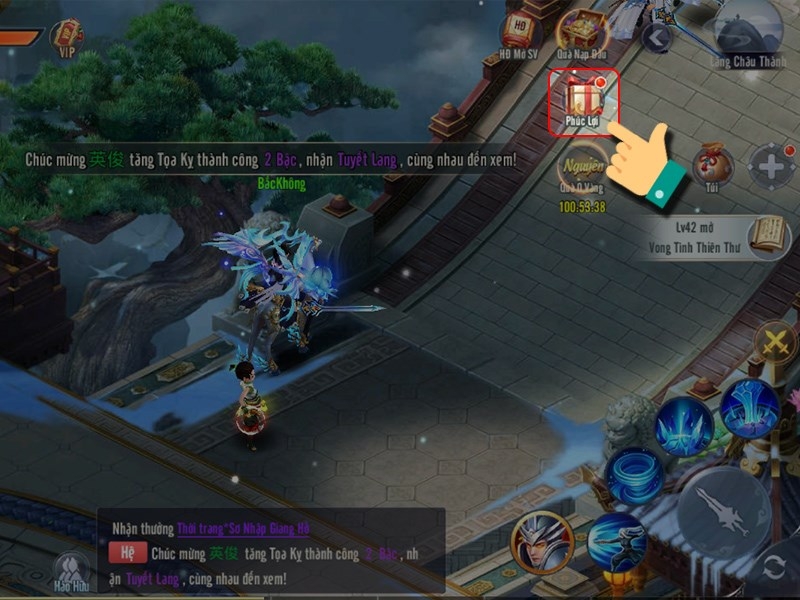Open the Hảo Hữu friends list

point(72,571)
